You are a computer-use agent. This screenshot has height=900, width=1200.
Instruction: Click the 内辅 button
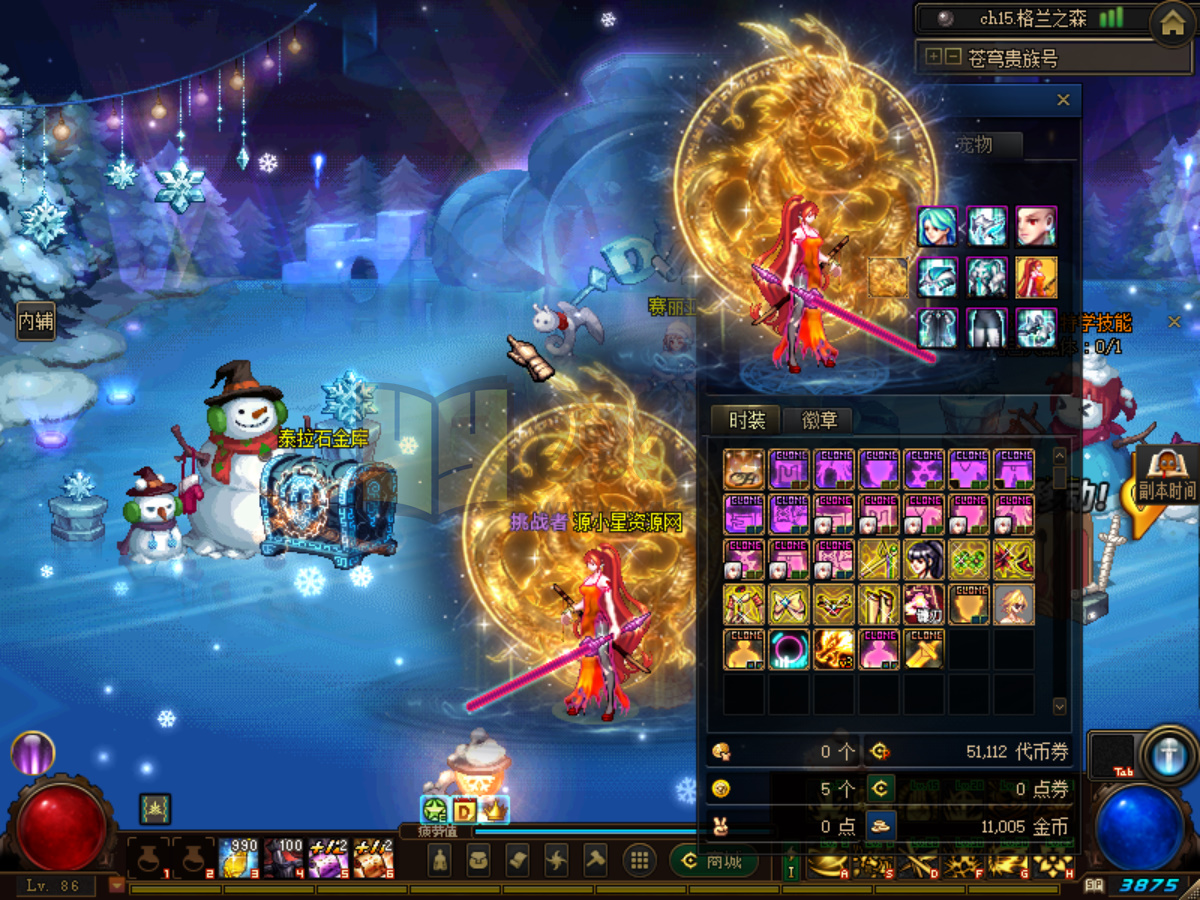36,322
